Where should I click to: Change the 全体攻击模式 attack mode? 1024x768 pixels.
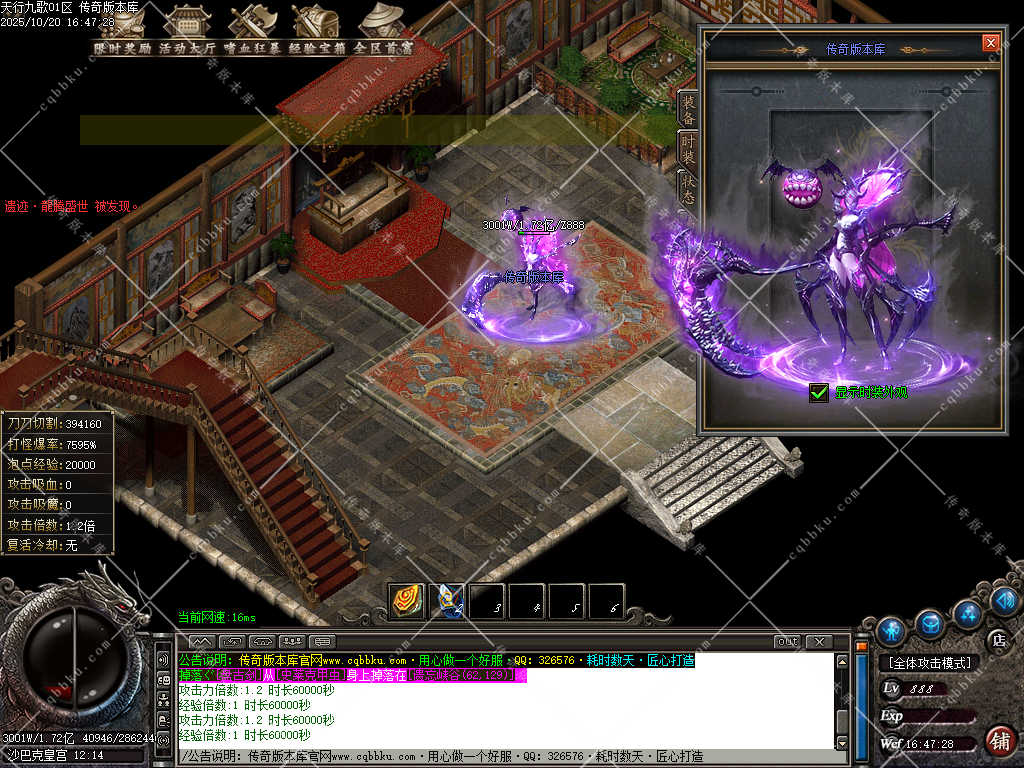click(930, 662)
